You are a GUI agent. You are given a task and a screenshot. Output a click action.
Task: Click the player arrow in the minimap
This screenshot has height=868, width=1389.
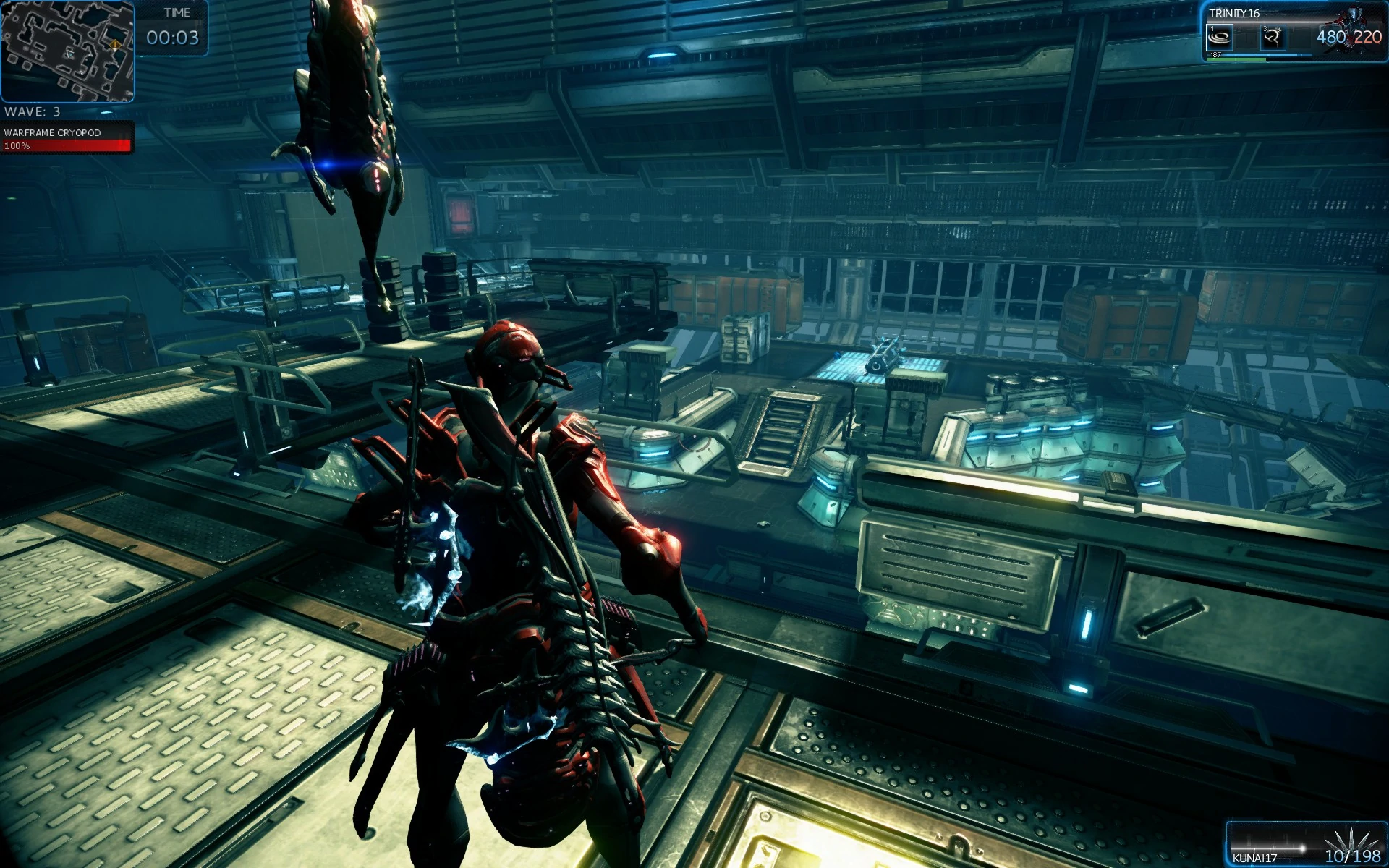pyautogui.click(x=70, y=54)
